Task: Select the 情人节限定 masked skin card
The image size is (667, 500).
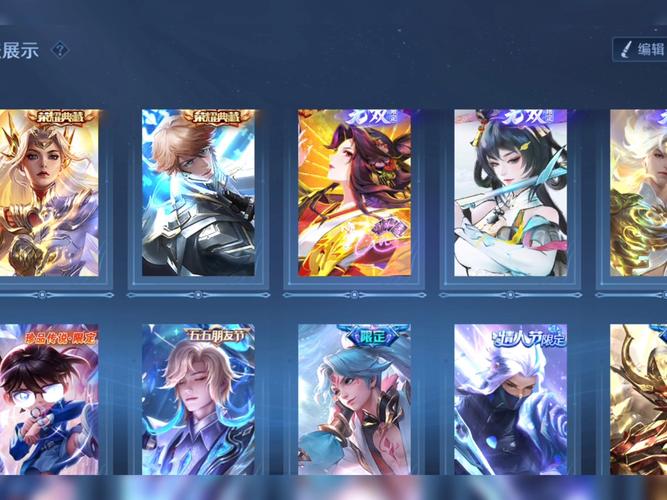Action: [x=510, y=400]
